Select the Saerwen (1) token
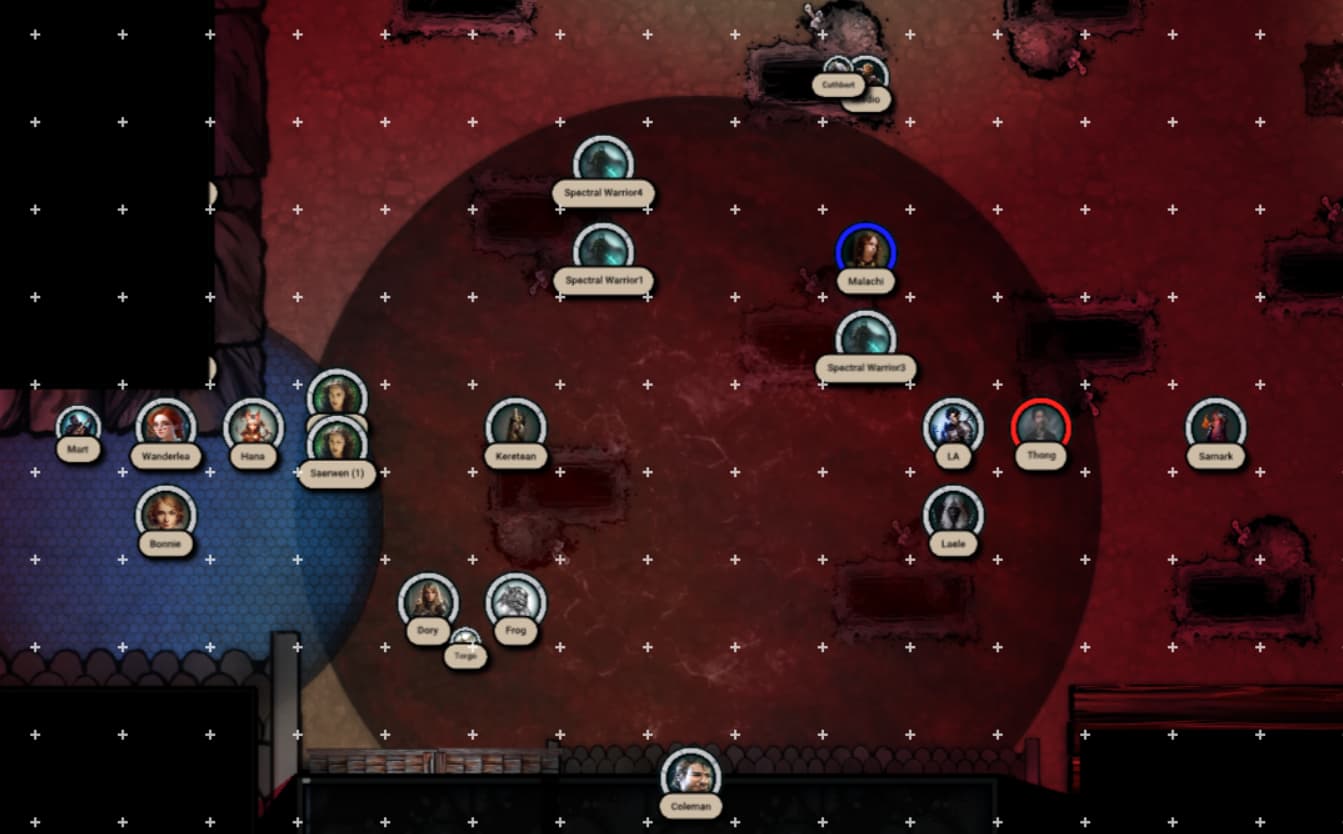The width and height of the screenshot is (1343, 834). click(x=338, y=444)
